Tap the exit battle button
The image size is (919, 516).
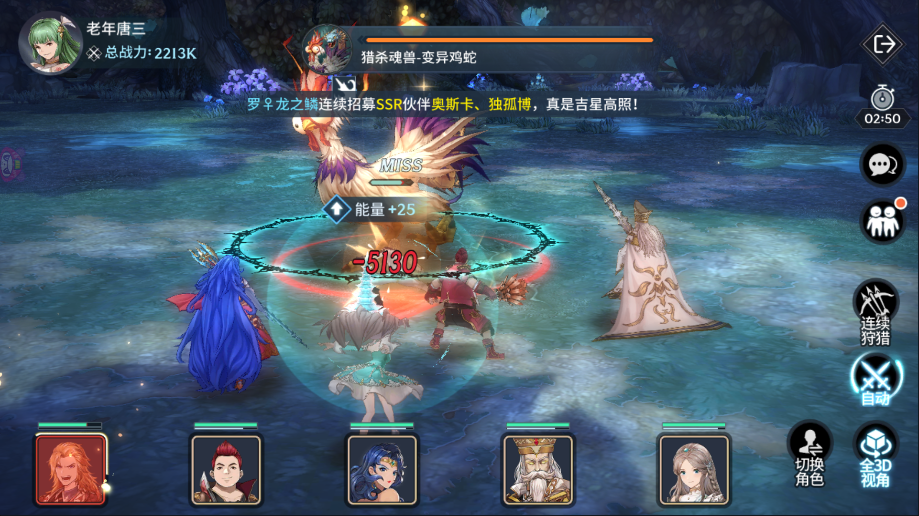click(883, 44)
